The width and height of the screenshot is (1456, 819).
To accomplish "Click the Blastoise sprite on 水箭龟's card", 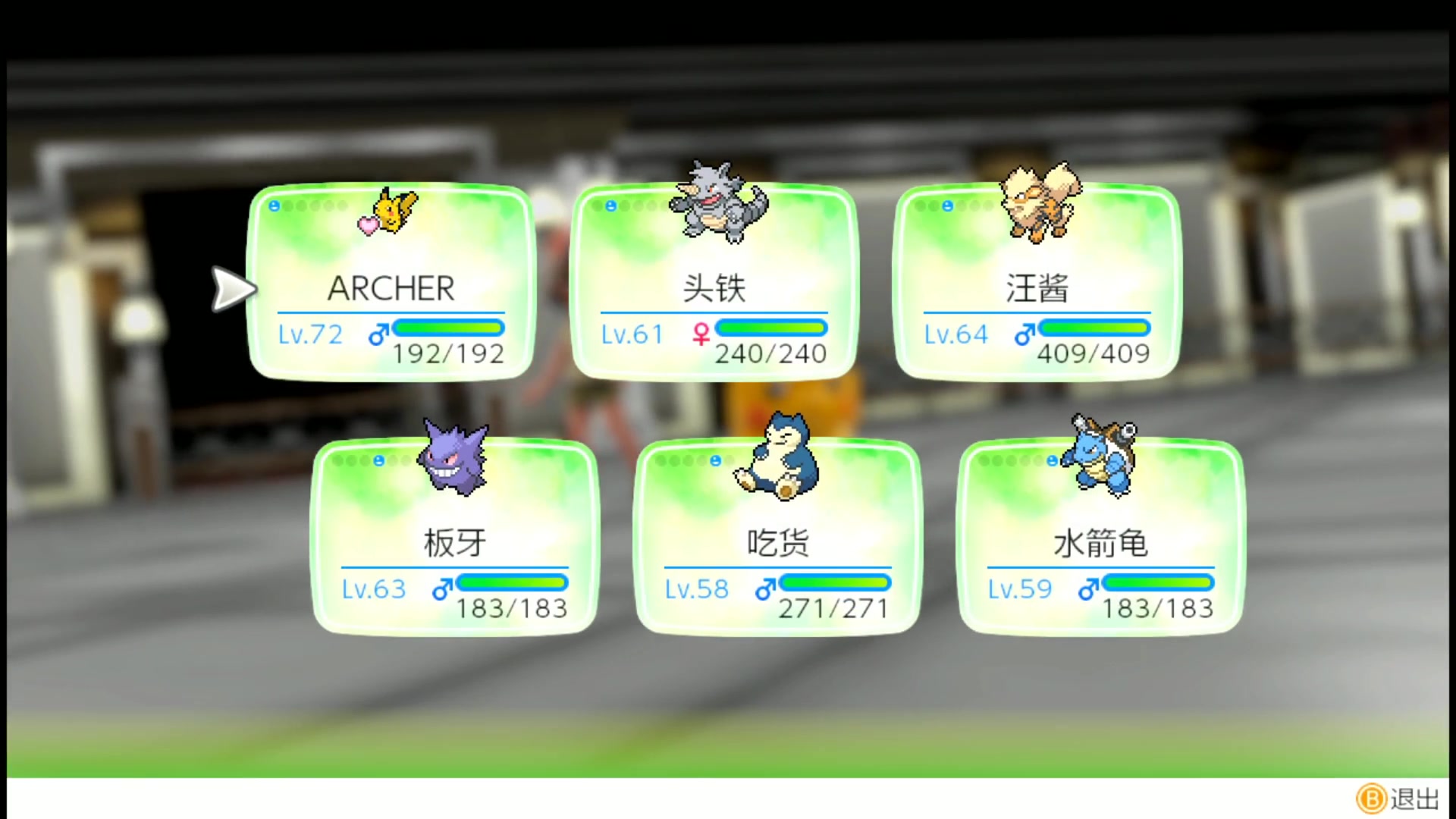I will (x=1100, y=456).
